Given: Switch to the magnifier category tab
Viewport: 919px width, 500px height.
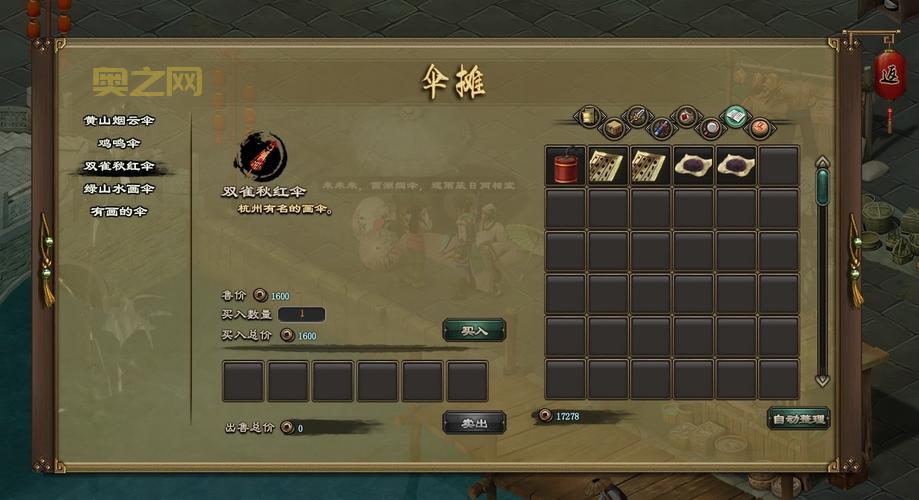Looking at the screenshot, I should [x=711, y=128].
